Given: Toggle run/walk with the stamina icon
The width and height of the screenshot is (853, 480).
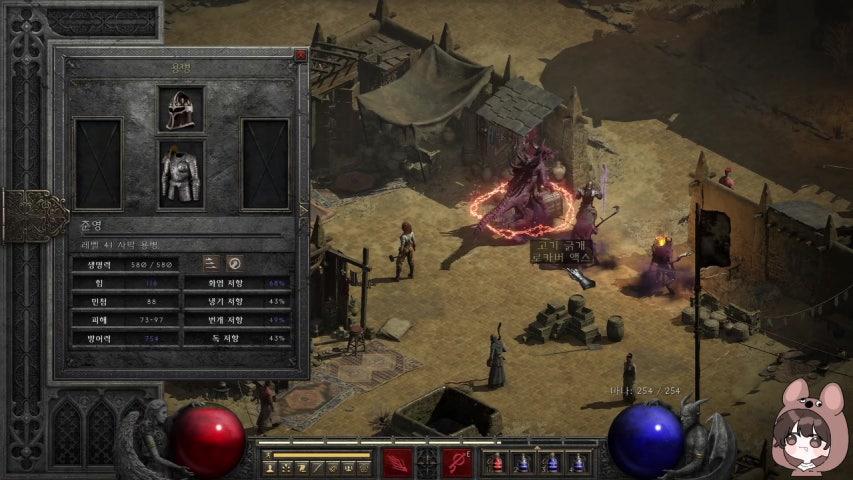Looking at the screenshot, I should pyautogui.click(x=268, y=454).
